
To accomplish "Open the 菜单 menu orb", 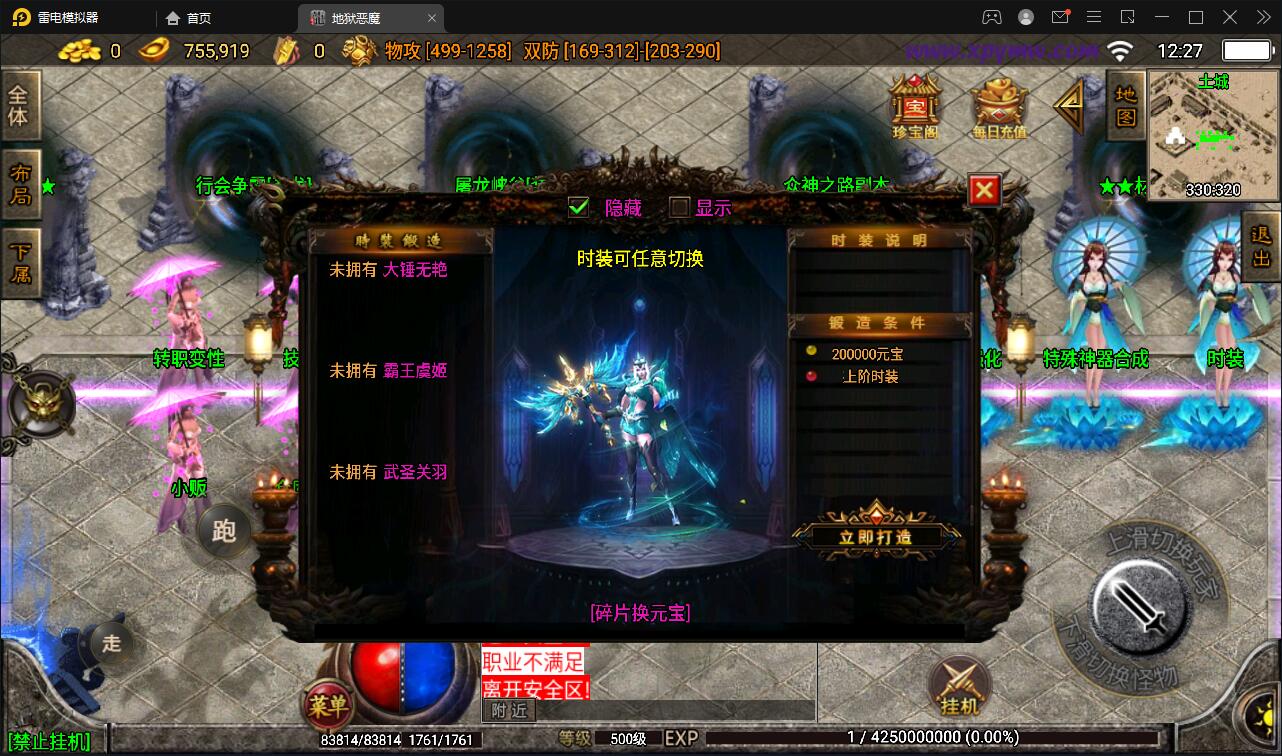I will (x=330, y=706).
